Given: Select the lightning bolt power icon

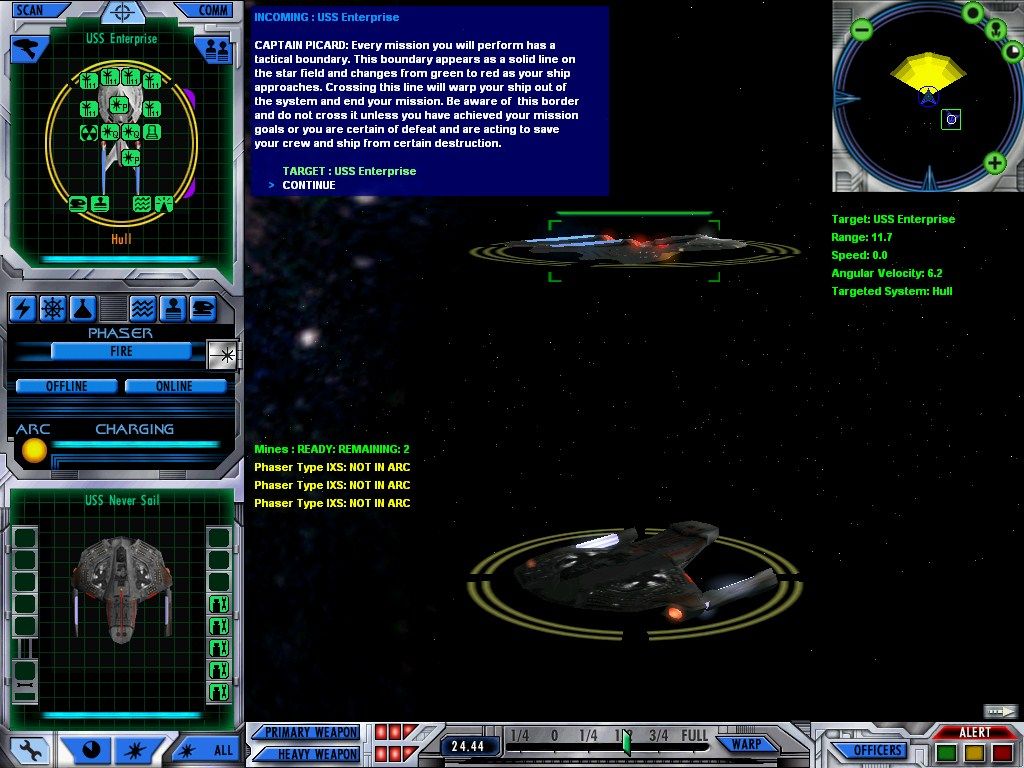Looking at the screenshot, I should (x=22, y=309).
